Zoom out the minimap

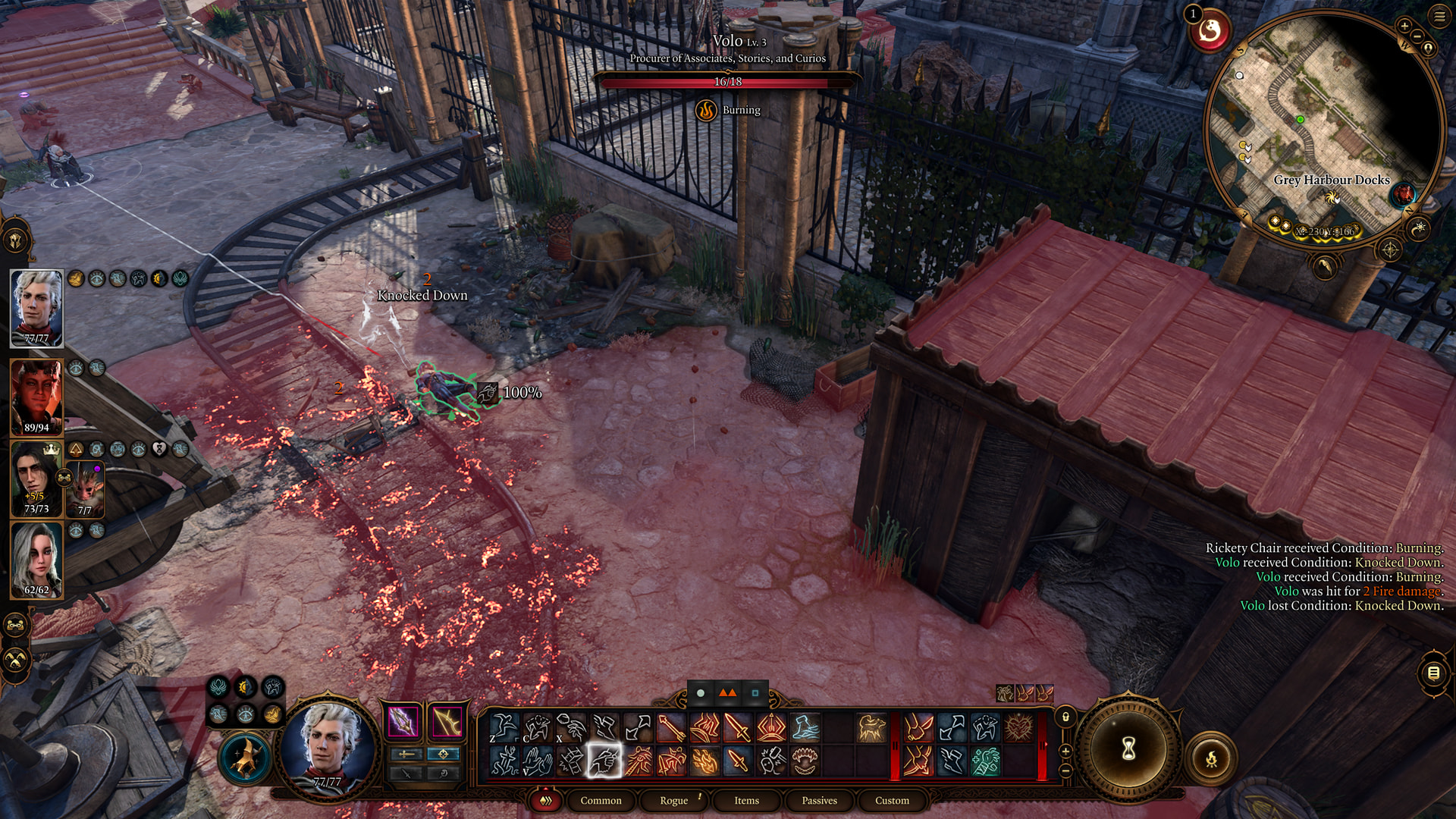[1417, 36]
